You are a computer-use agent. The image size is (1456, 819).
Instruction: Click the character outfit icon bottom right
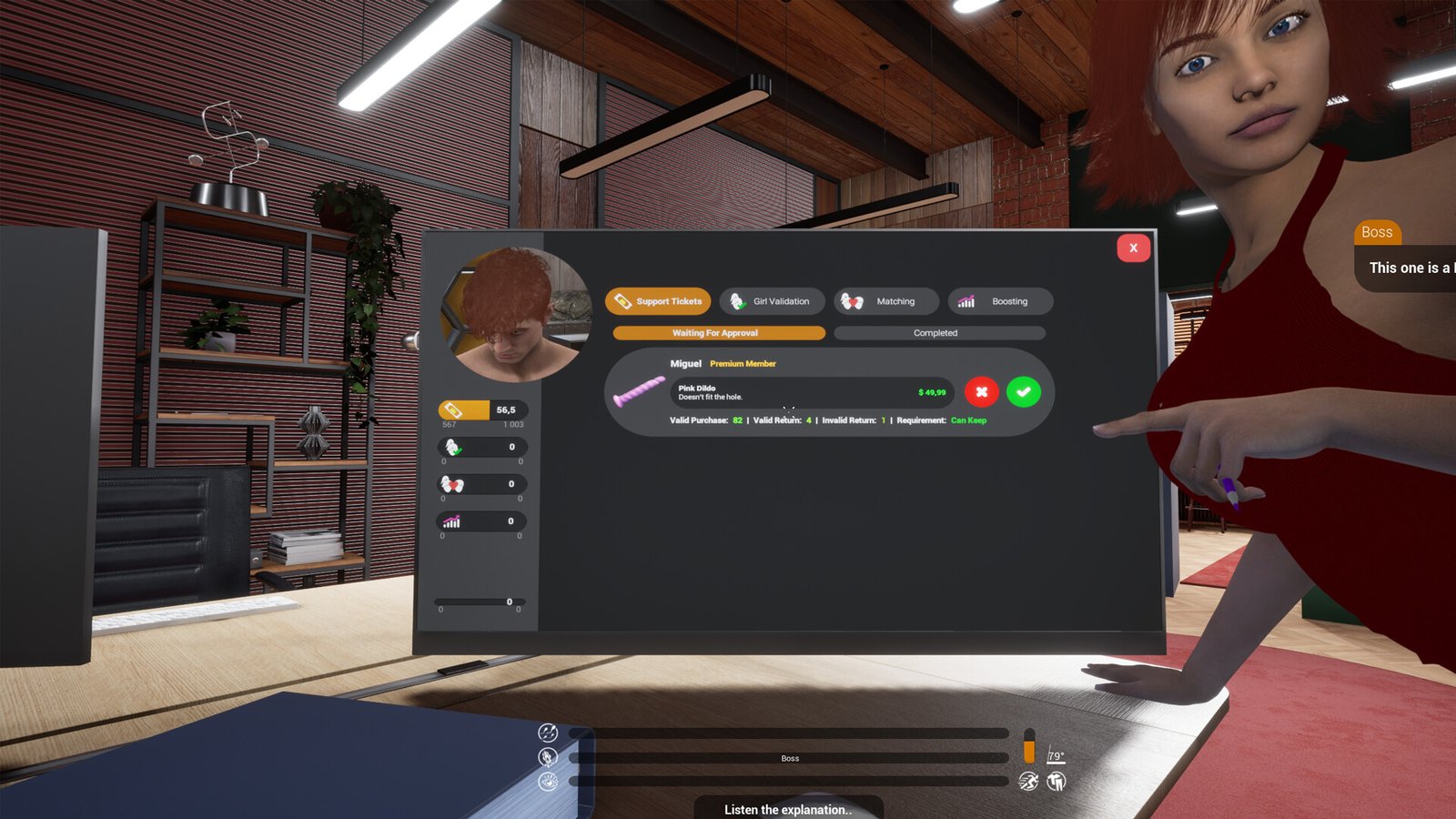click(1057, 780)
